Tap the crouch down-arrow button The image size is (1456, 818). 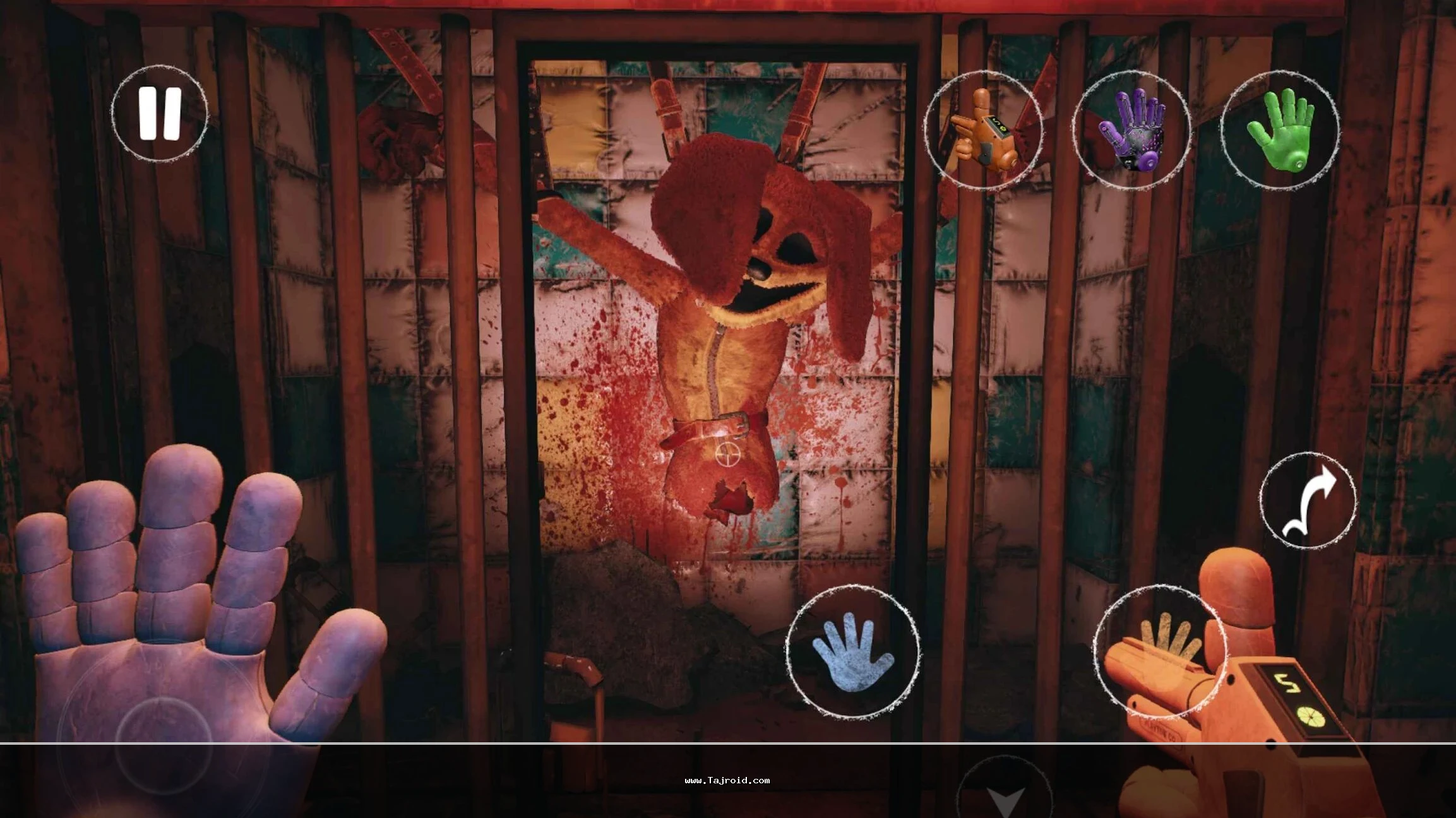tap(1005, 797)
